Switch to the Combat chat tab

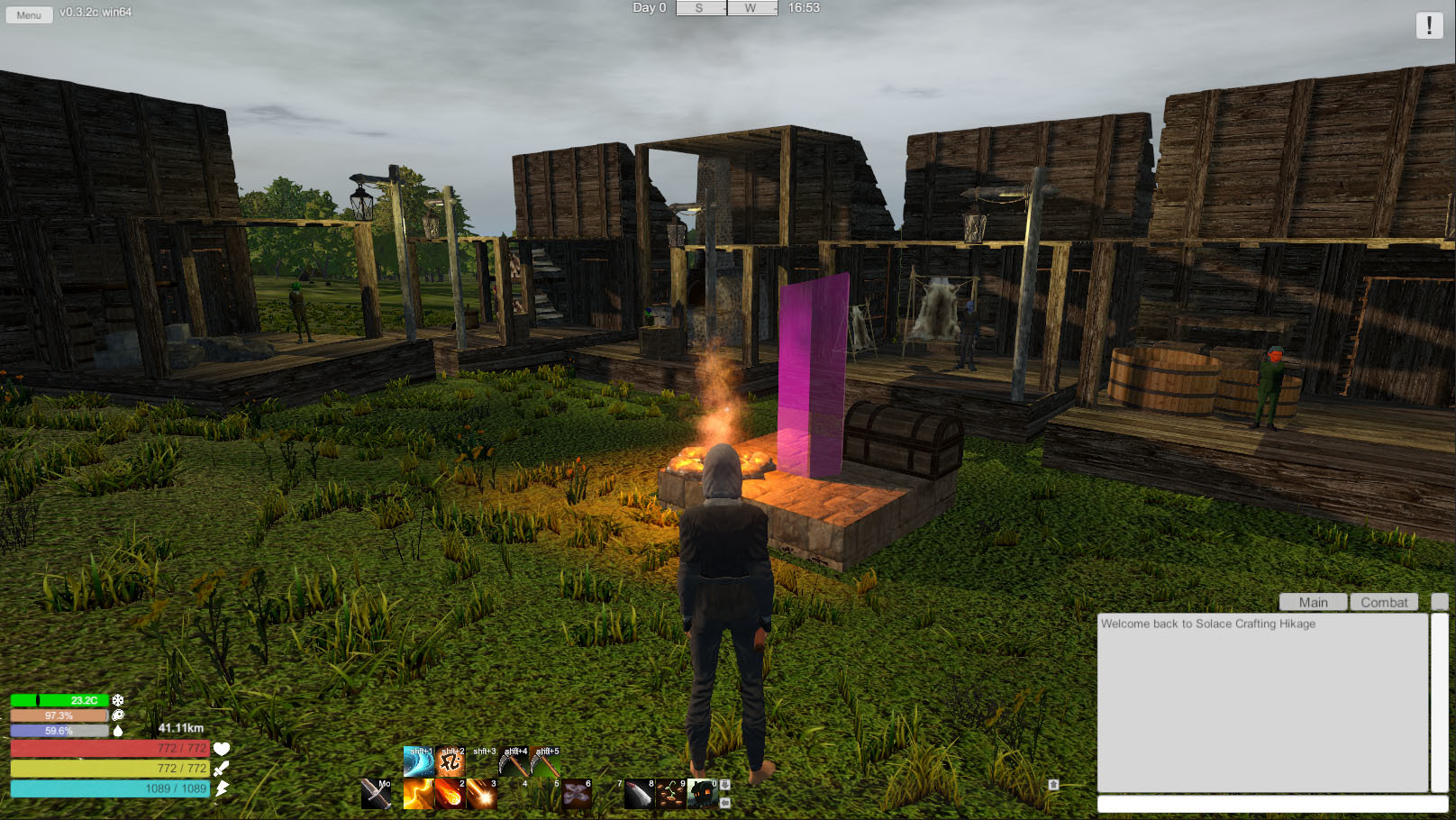coord(1384,602)
